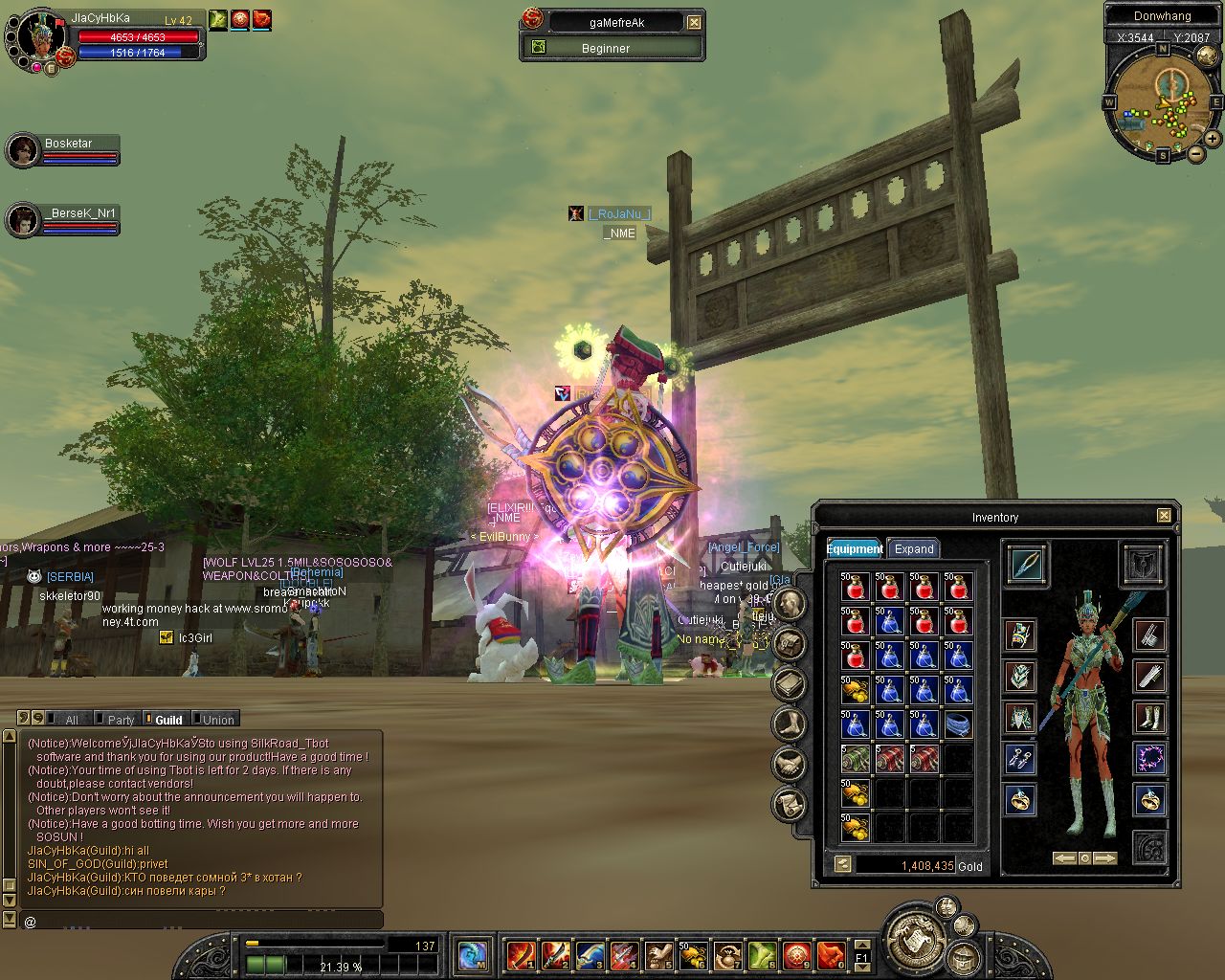Select the equipped boots slot

tap(1149, 718)
